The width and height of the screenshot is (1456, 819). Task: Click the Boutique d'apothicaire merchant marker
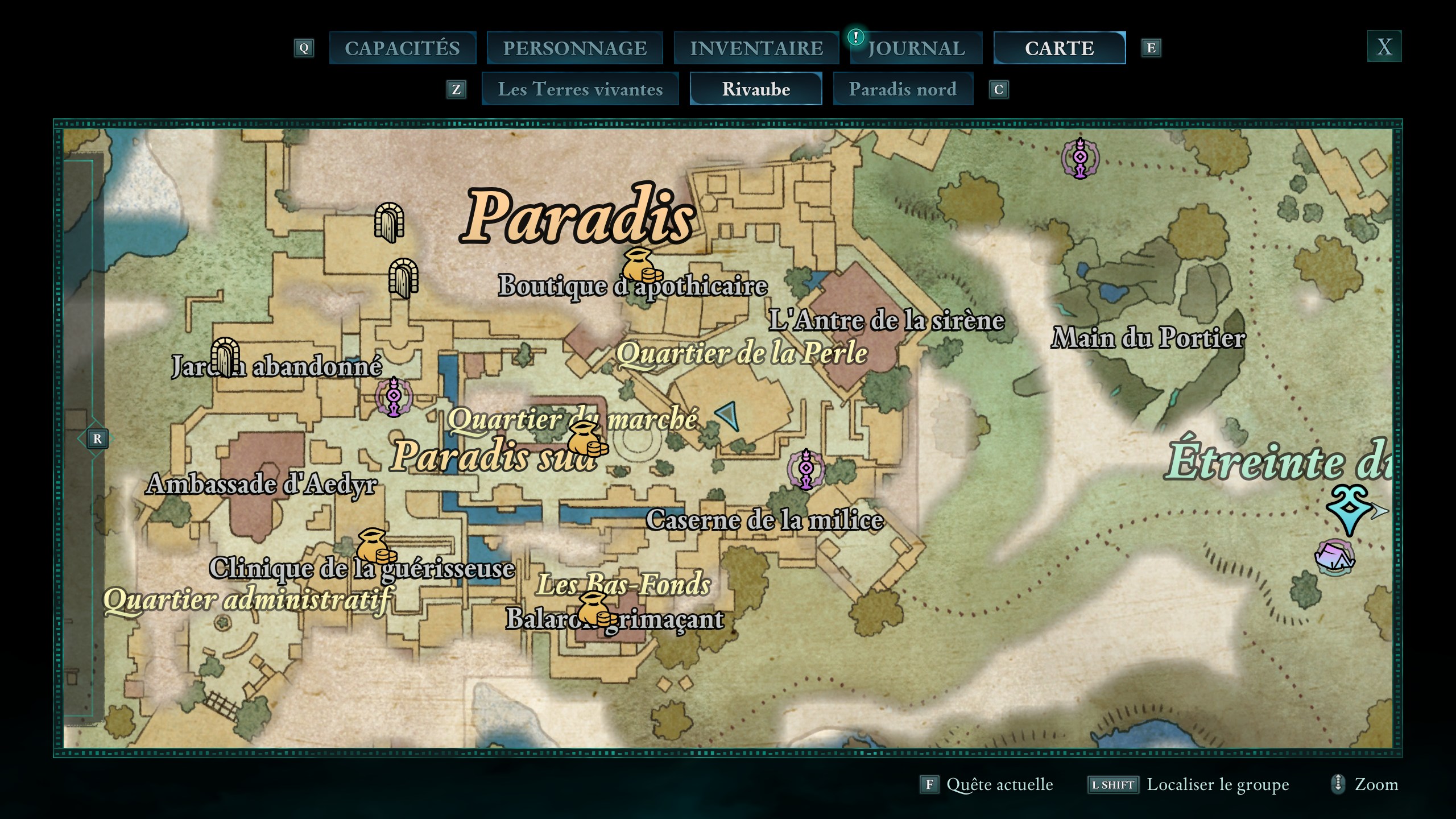[640, 266]
